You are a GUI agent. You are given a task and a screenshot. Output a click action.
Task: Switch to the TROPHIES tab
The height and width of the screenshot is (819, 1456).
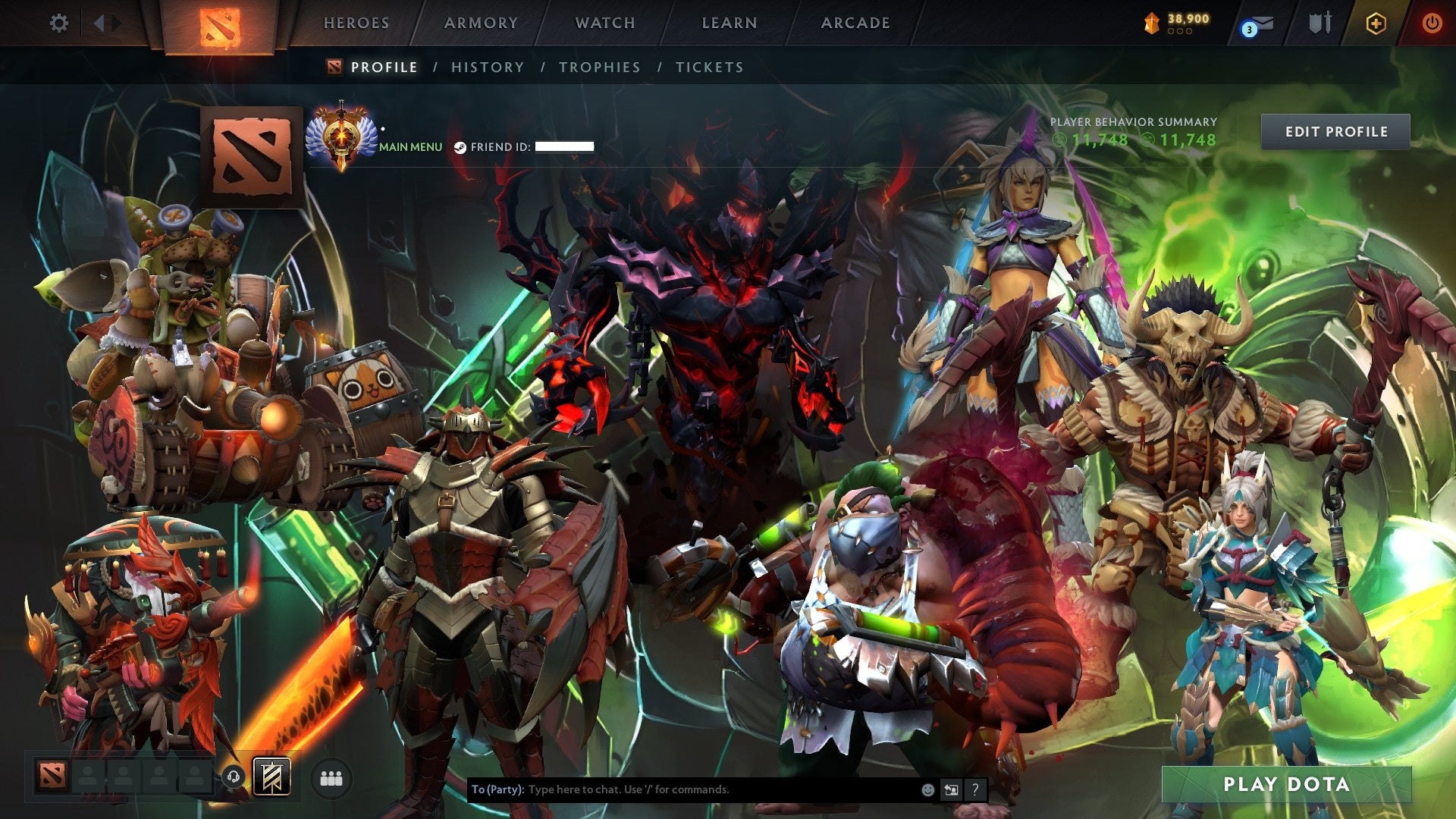pyautogui.click(x=598, y=67)
